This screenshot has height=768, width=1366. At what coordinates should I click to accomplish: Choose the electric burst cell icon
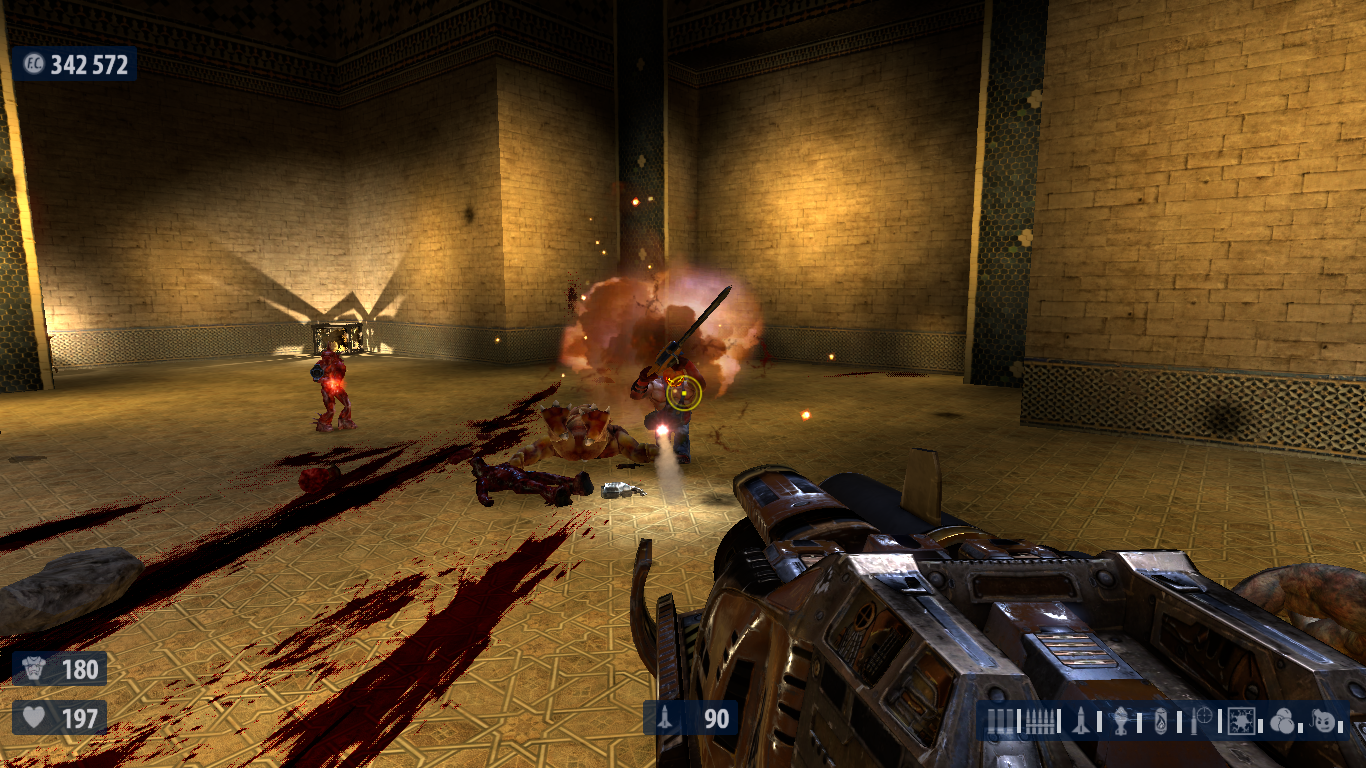coord(1244,720)
